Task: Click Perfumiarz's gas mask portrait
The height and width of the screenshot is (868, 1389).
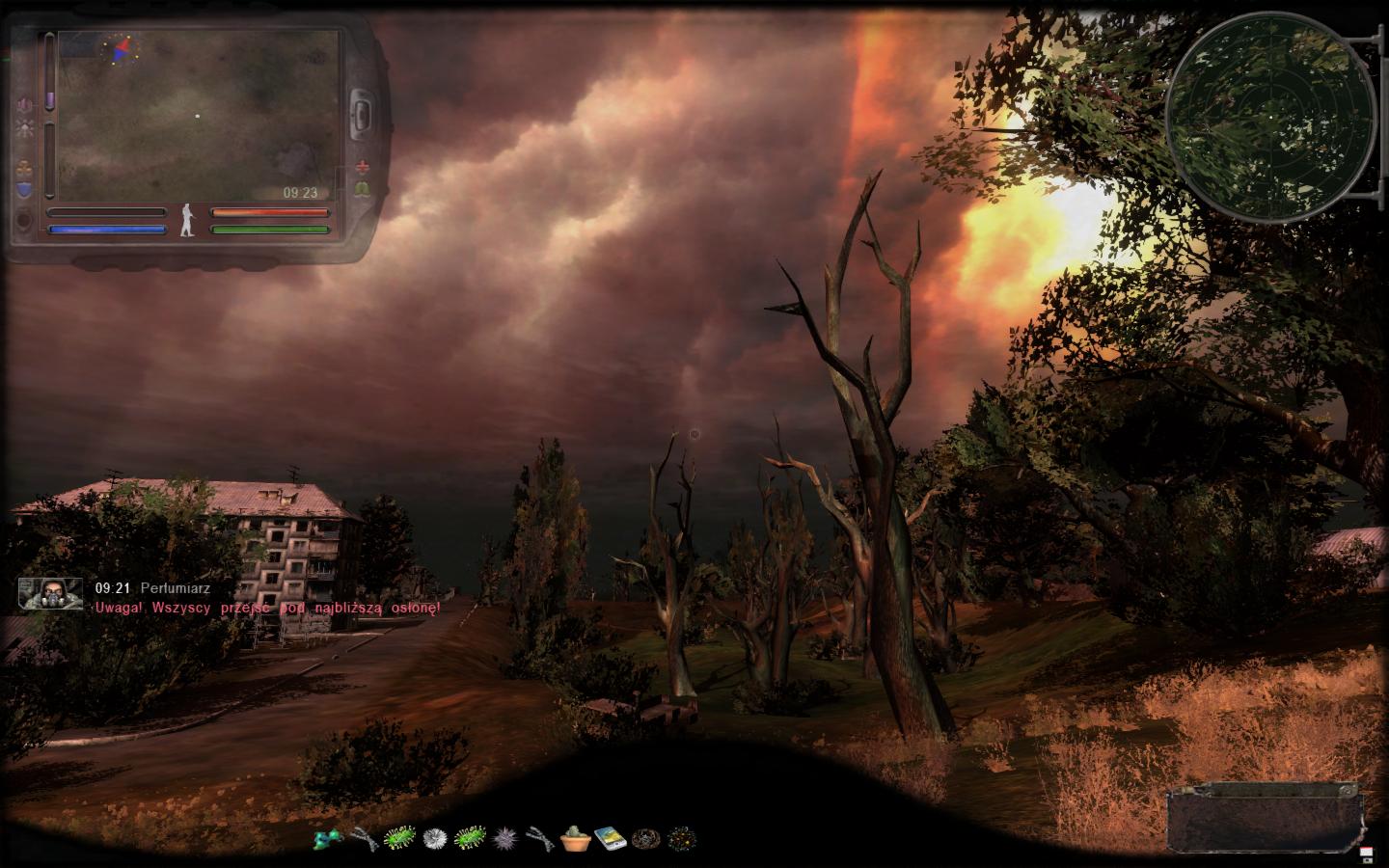Action: [x=50, y=594]
